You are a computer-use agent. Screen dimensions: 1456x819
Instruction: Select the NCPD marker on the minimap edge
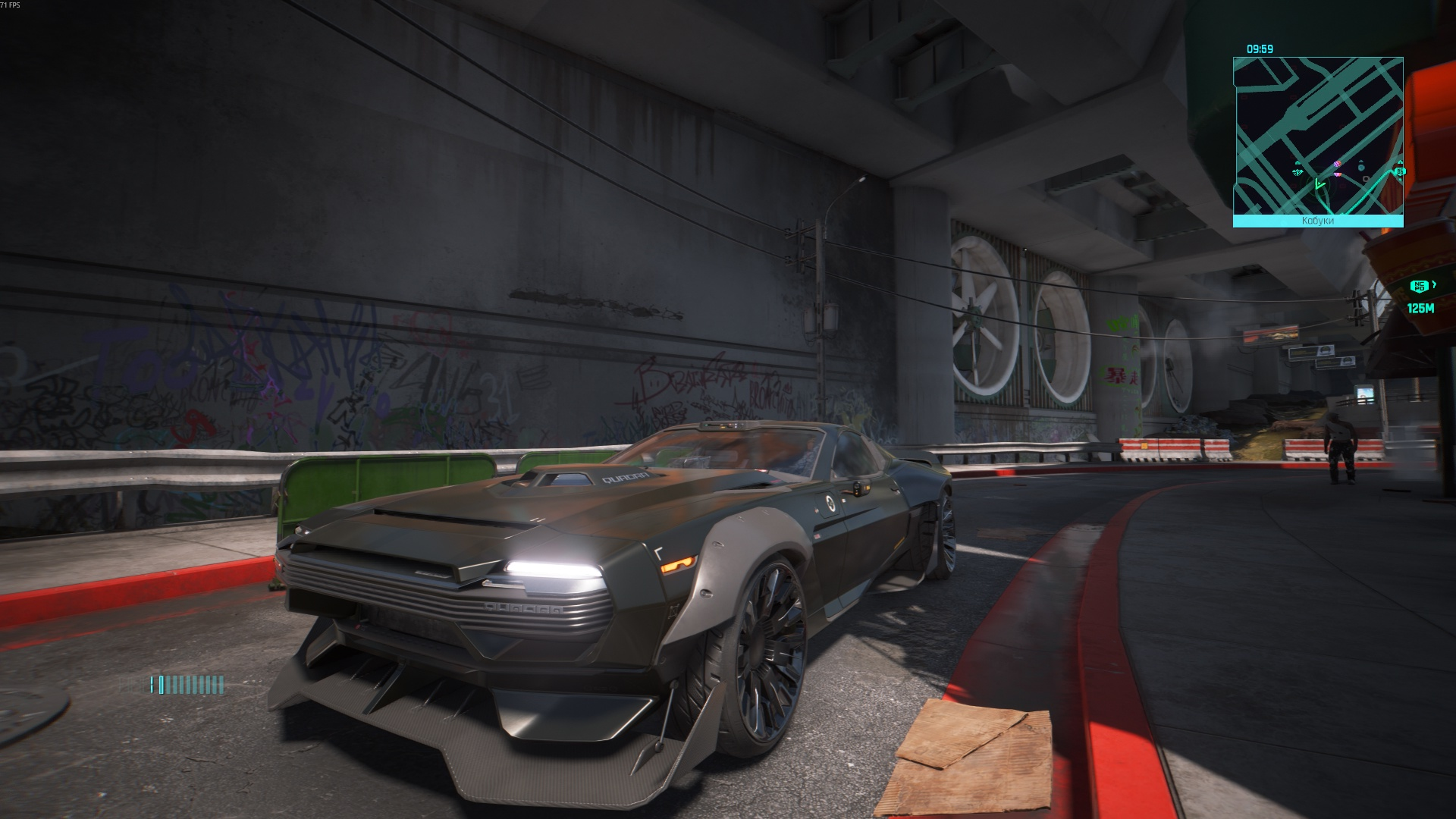(x=1400, y=171)
